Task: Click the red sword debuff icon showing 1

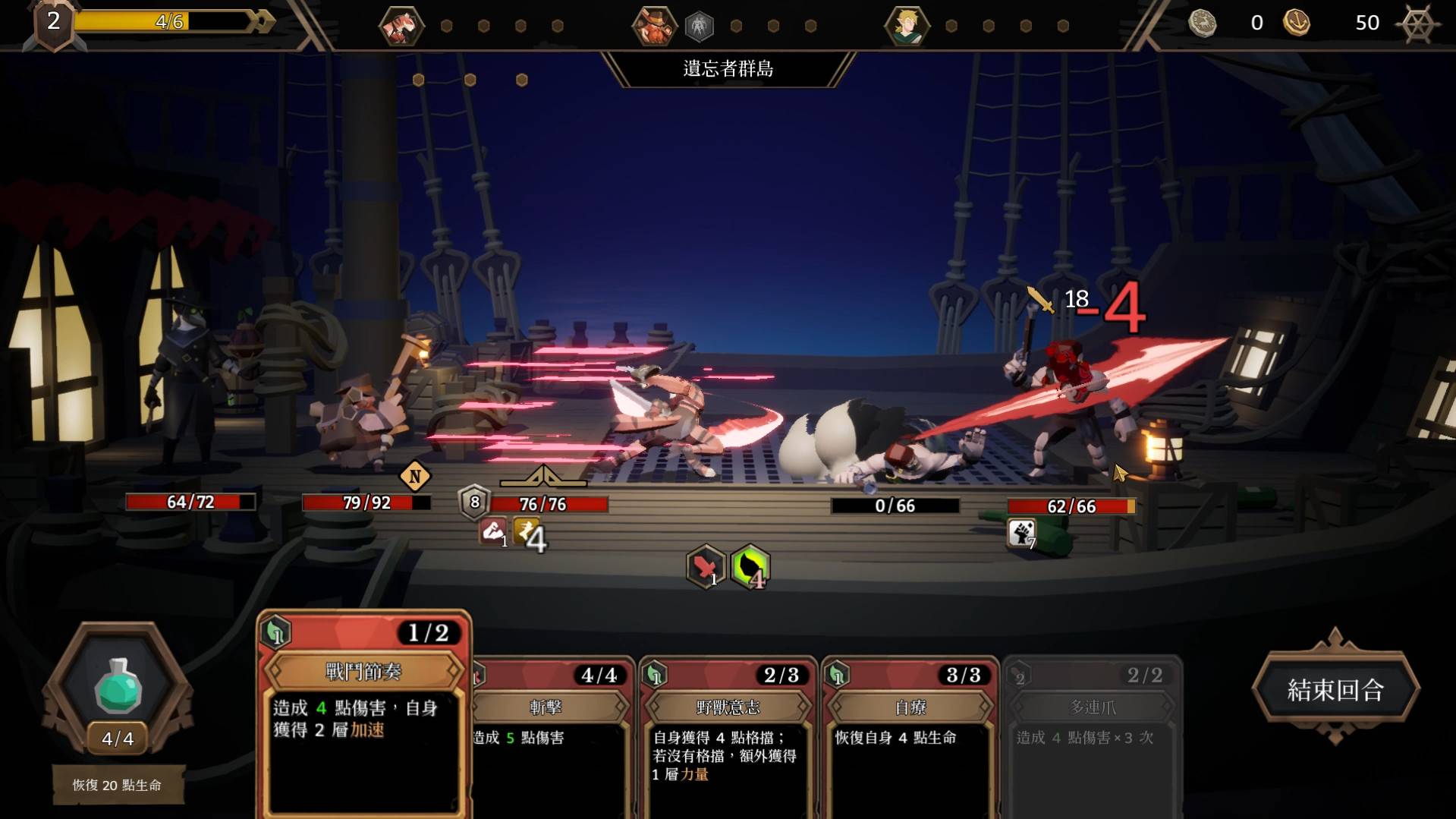Action: tap(706, 566)
